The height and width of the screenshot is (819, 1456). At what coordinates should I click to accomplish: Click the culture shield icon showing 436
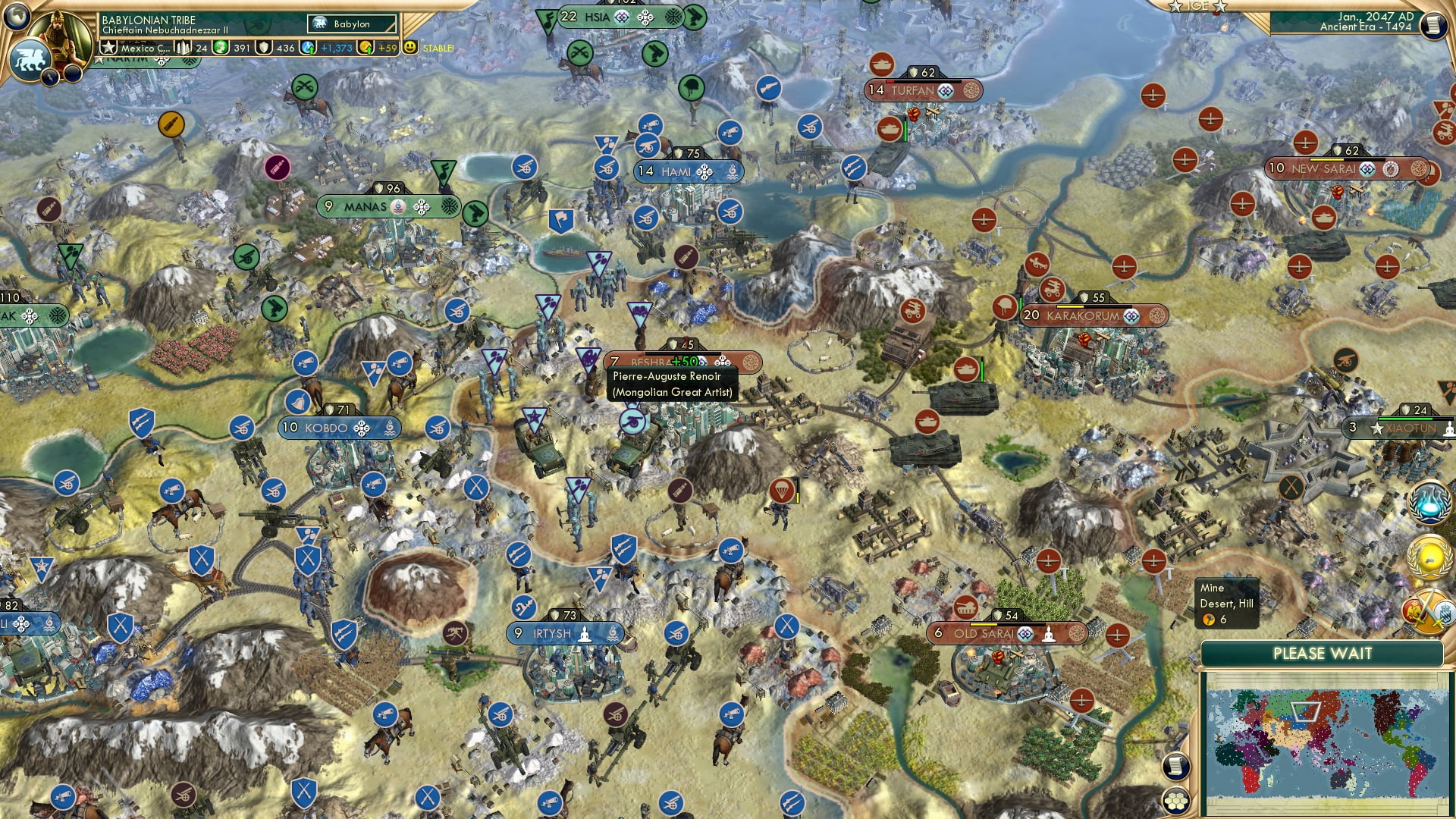pyautogui.click(x=265, y=49)
